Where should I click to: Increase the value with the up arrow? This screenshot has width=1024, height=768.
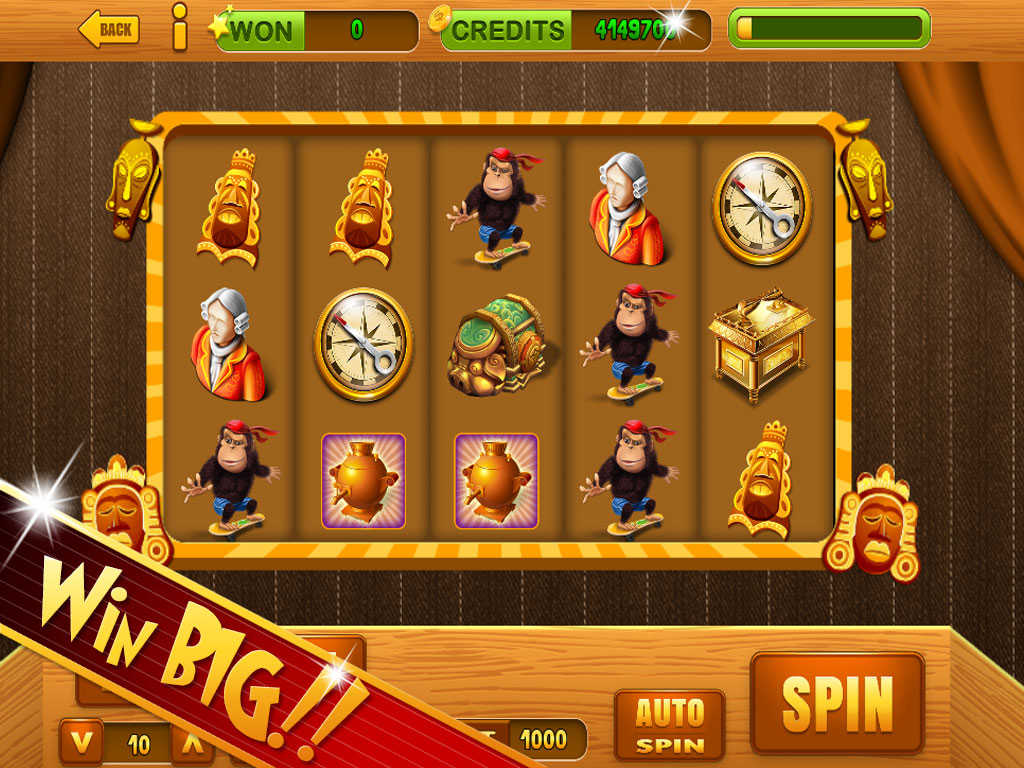(193, 743)
